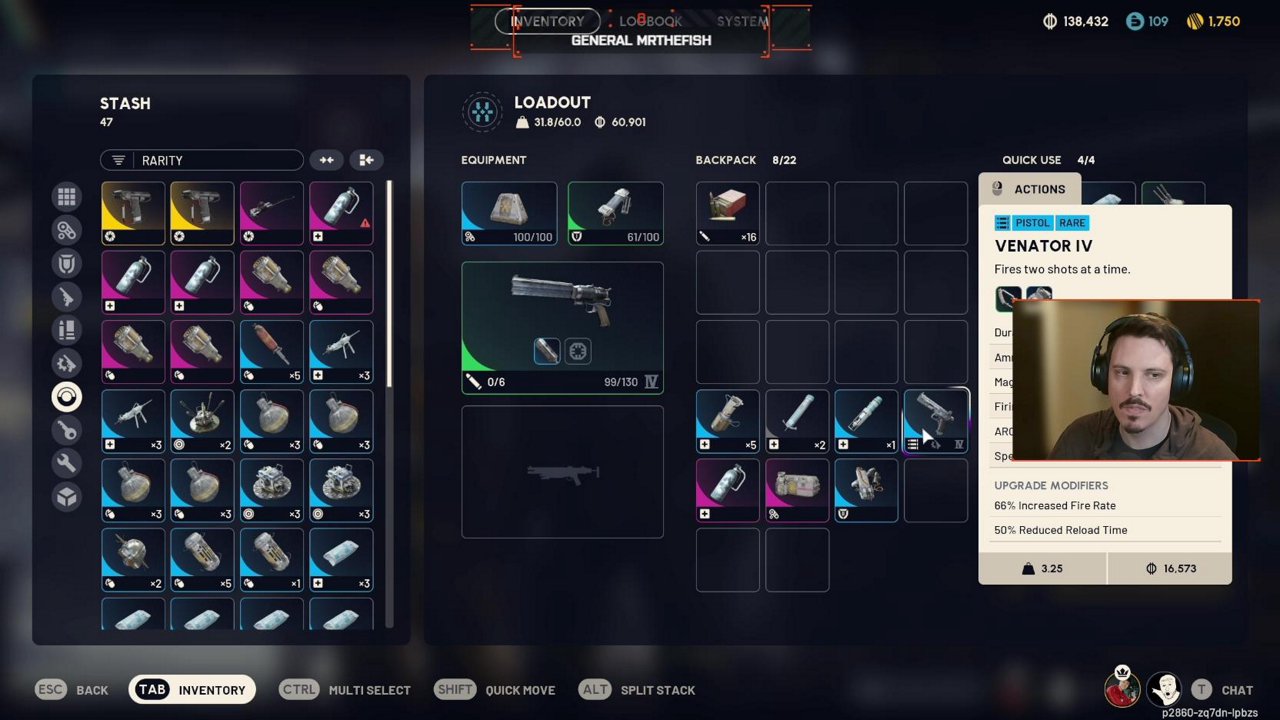
Task: Select the Venator IV pistol in backpack
Action: (x=936, y=420)
